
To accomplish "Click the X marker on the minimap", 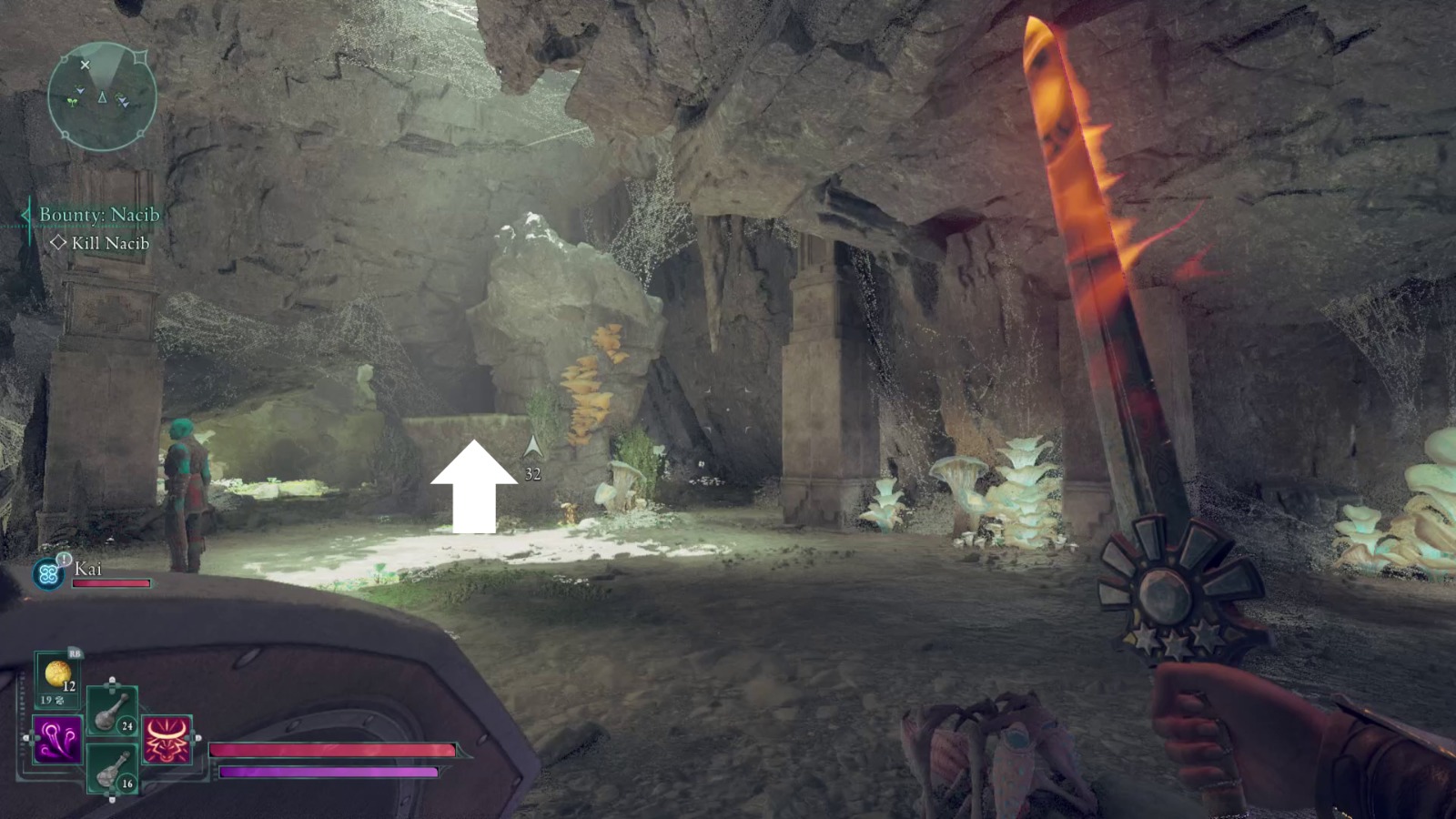I will coord(86,66).
